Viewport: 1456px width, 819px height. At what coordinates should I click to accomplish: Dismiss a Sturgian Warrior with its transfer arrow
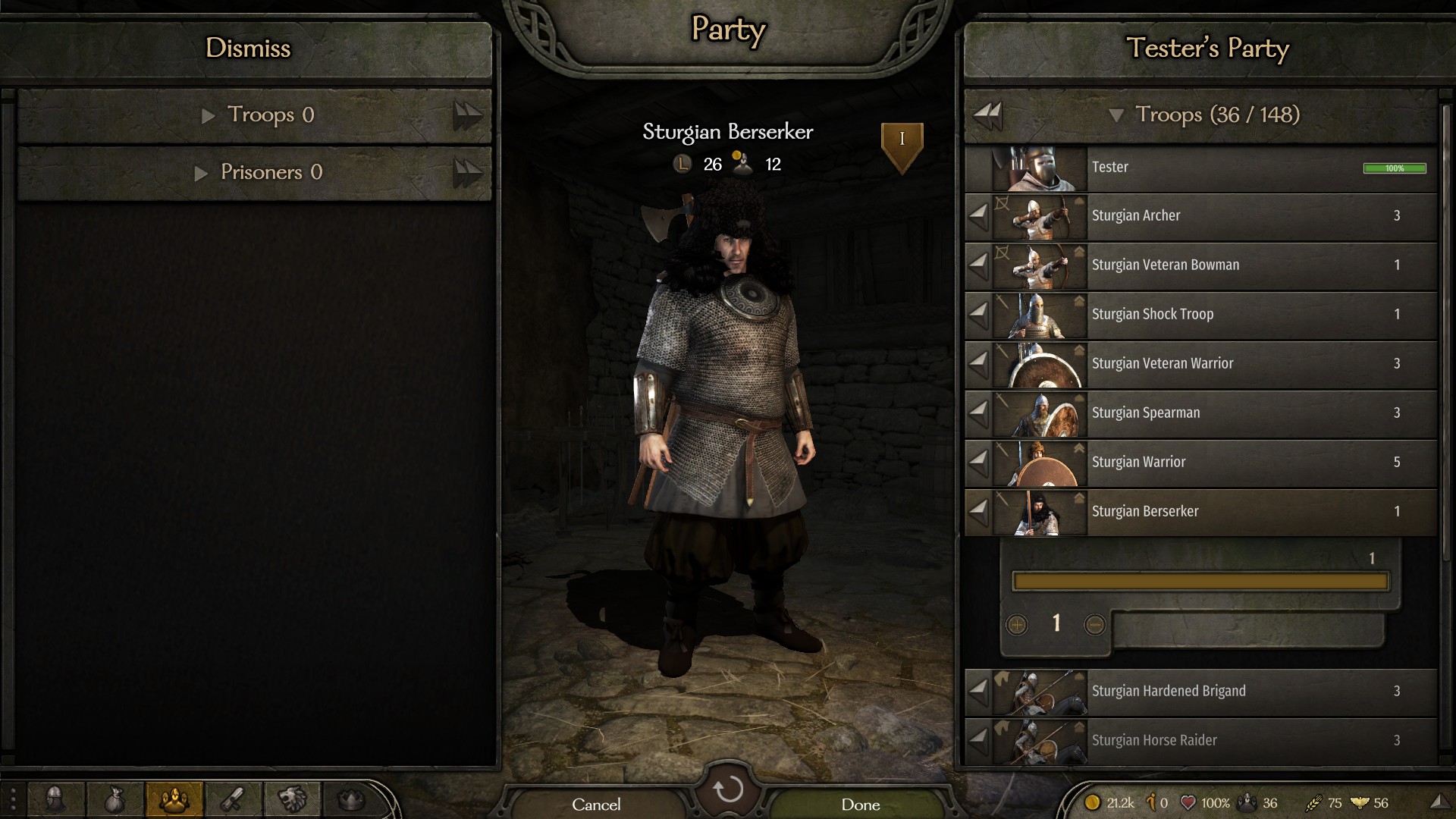coord(979,460)
